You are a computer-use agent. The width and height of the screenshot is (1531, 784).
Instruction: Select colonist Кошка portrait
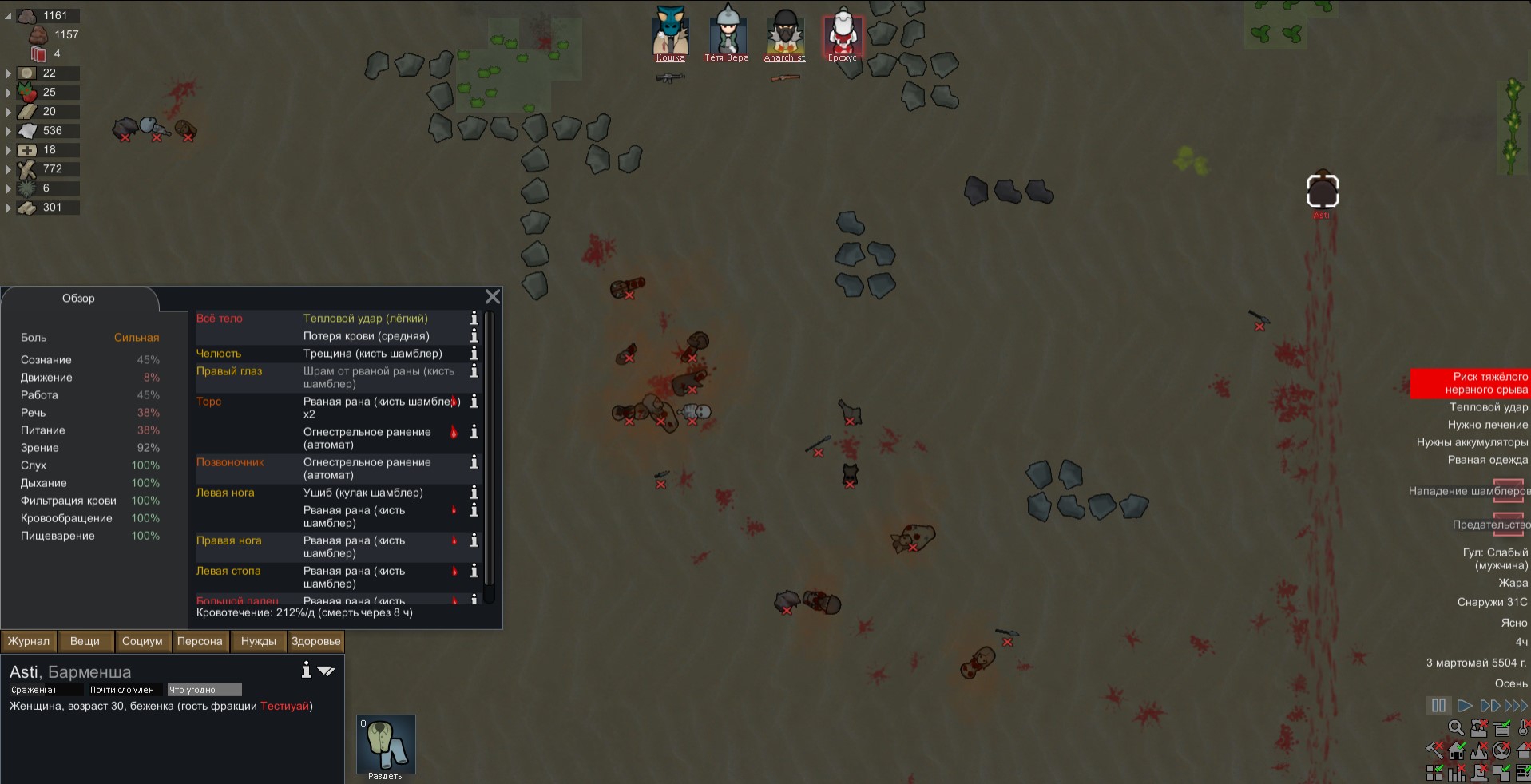pos(670,34)
